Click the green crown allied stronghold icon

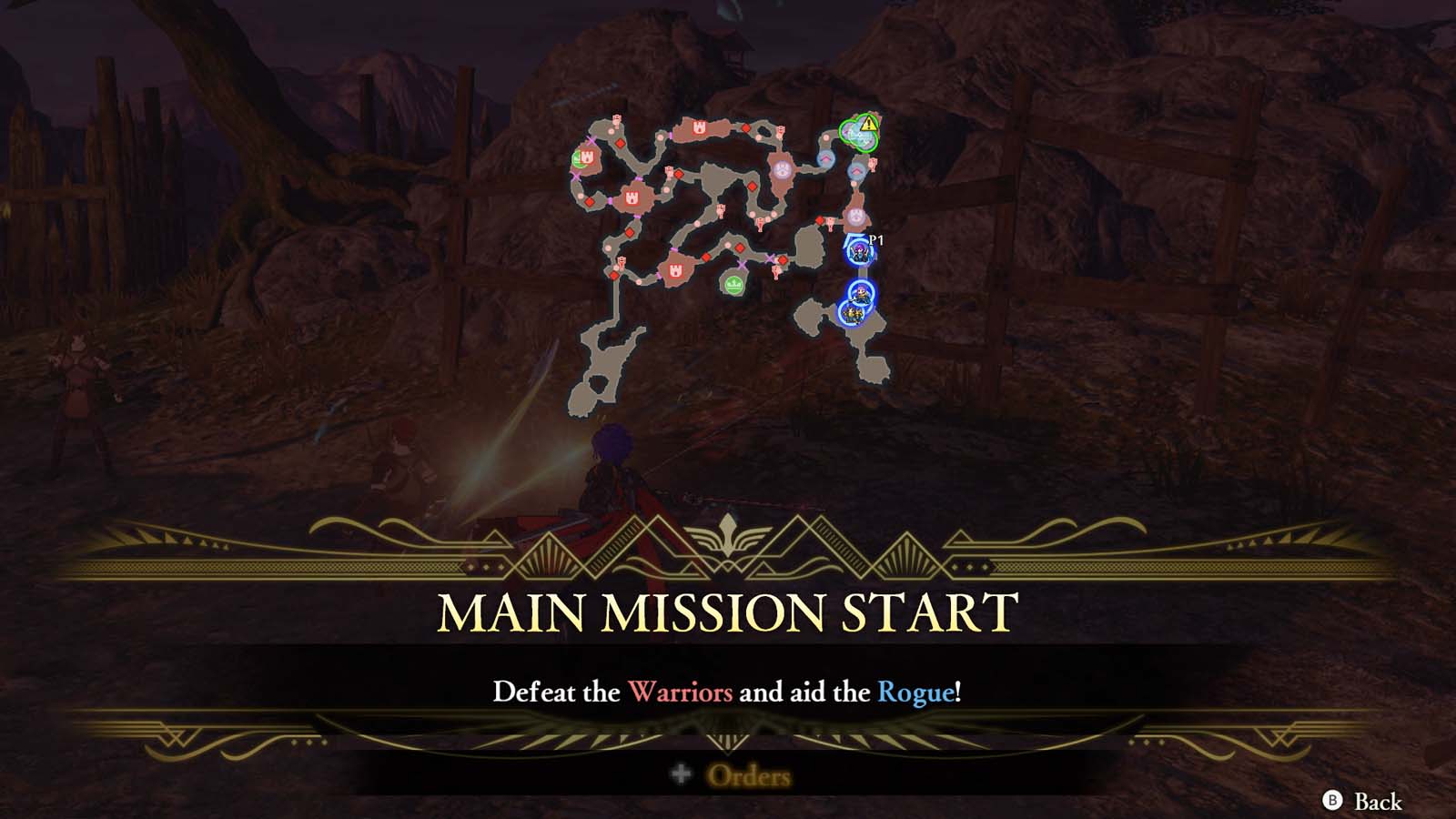click(x=734, y=285)
